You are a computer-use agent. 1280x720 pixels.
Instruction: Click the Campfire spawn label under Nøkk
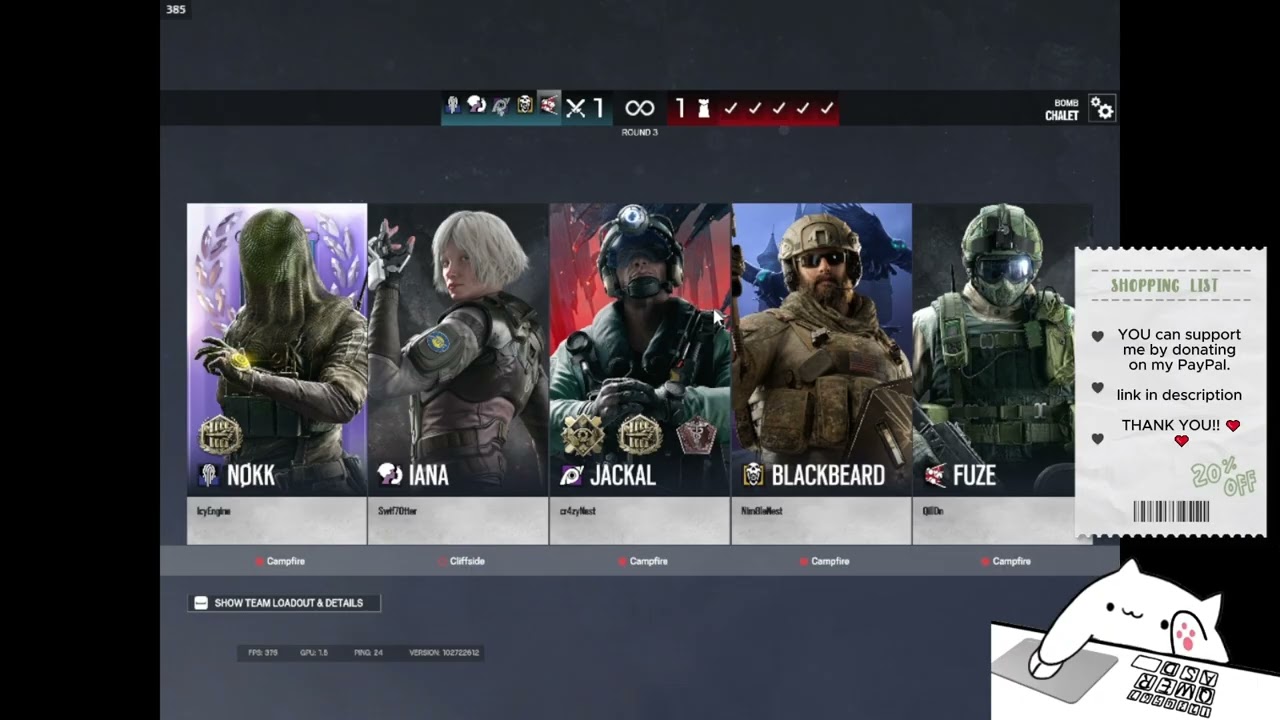[285, 561]
